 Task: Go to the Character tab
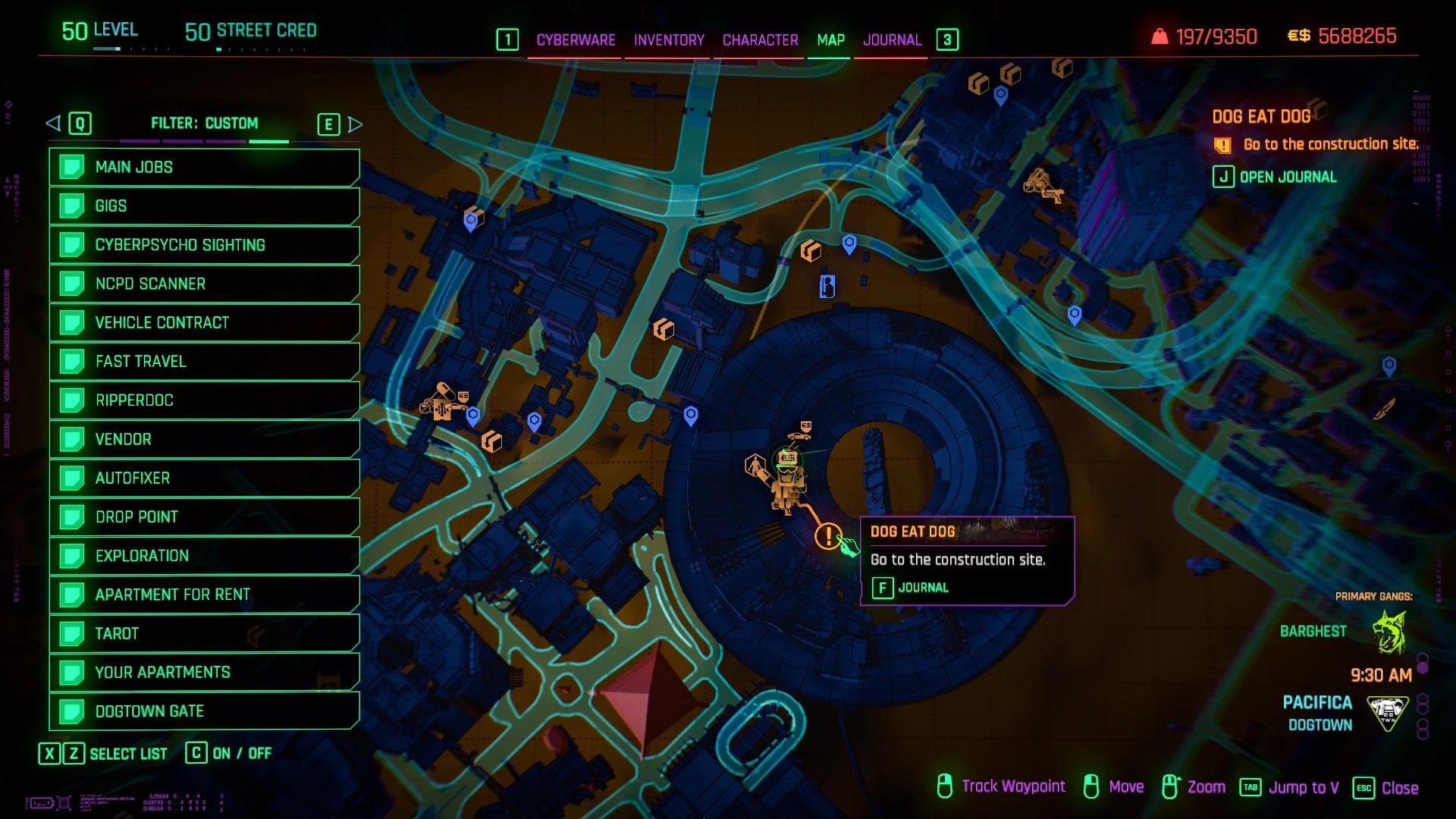click(760, 40)
